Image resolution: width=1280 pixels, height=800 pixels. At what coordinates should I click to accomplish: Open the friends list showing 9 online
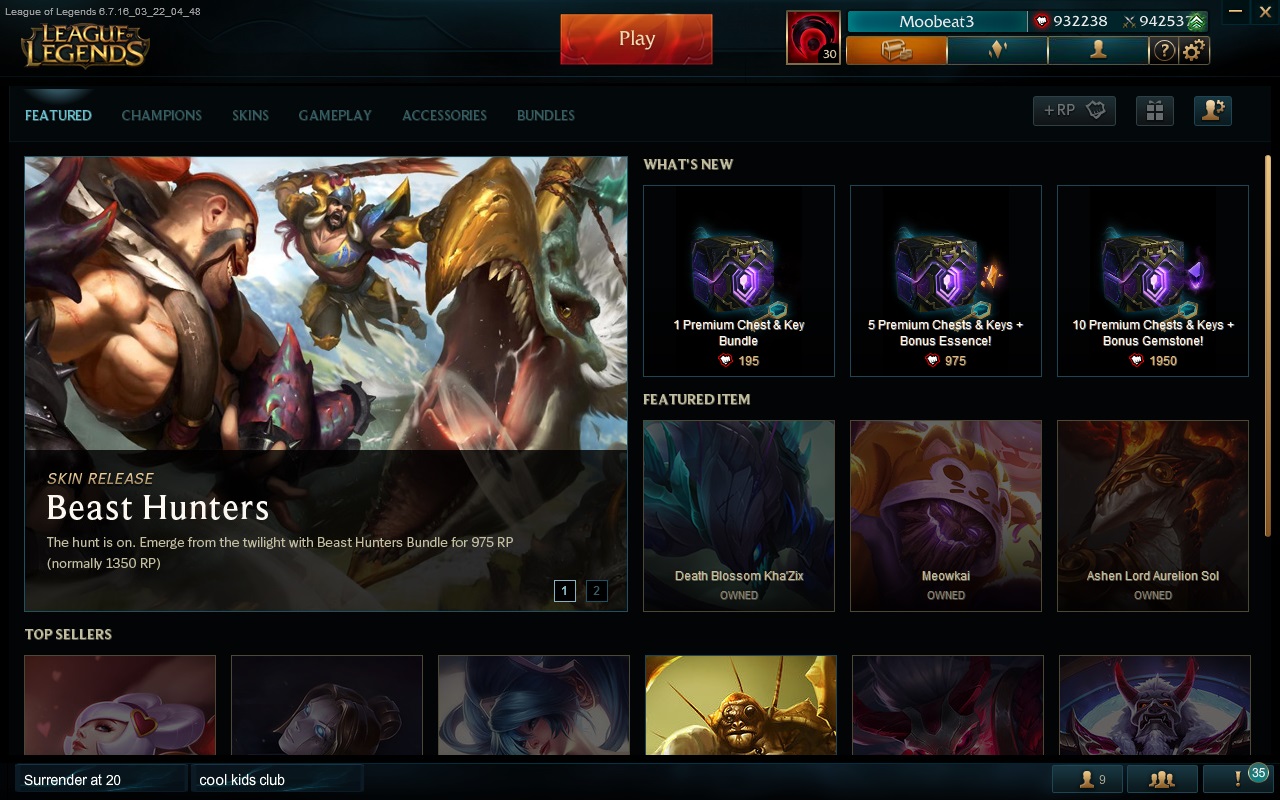click(1087, 778)
